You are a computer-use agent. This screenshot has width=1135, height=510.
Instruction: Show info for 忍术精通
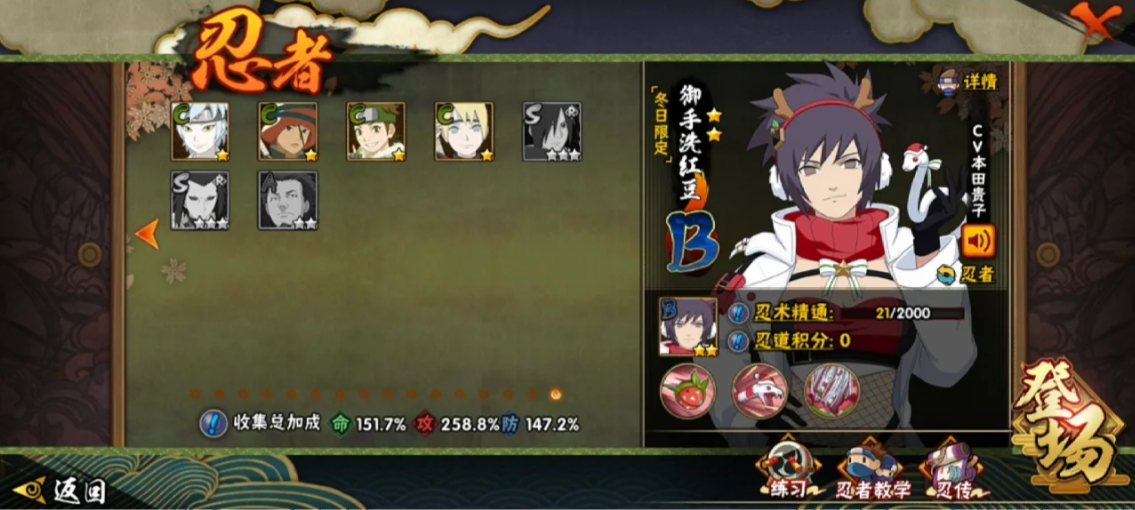pos(738,313)
